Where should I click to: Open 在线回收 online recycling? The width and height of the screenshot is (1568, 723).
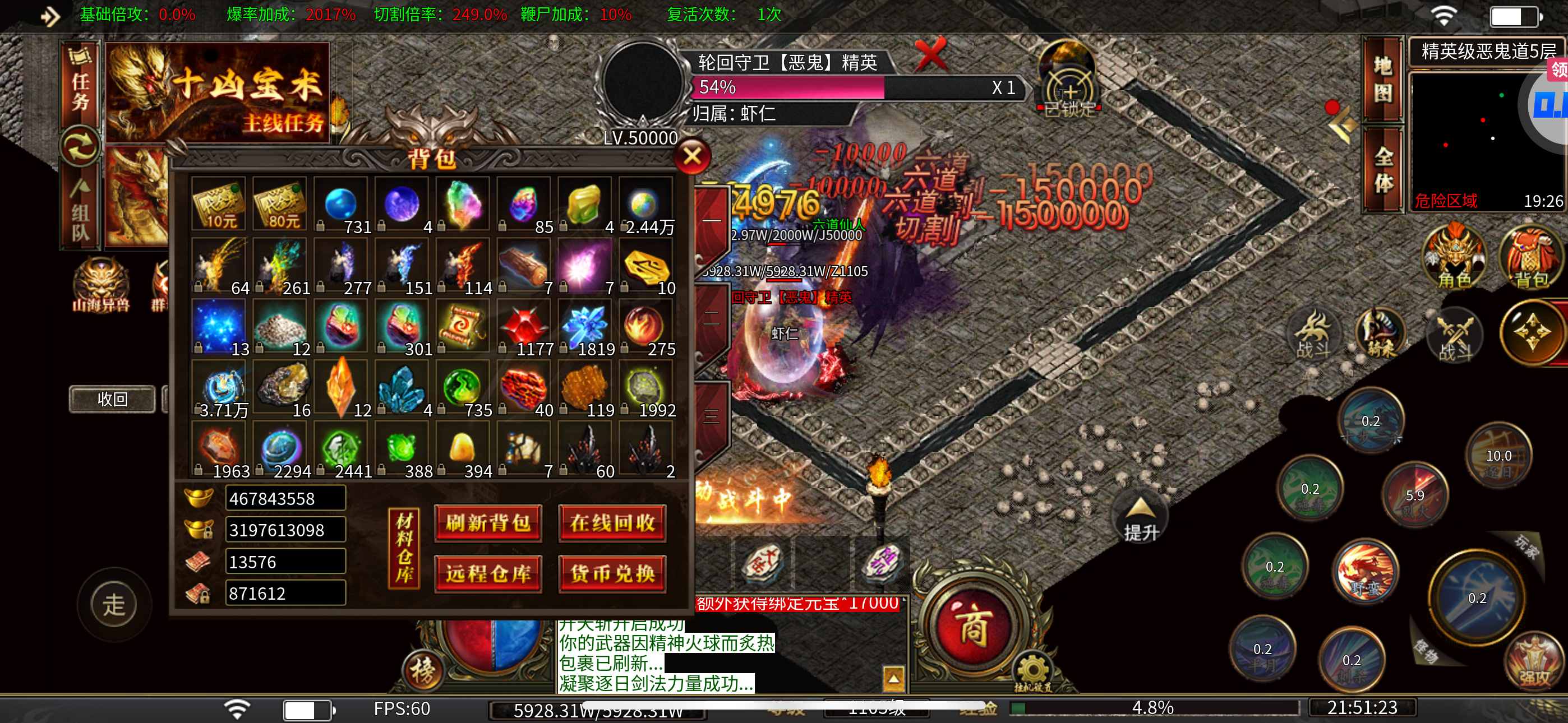(612, 523)
